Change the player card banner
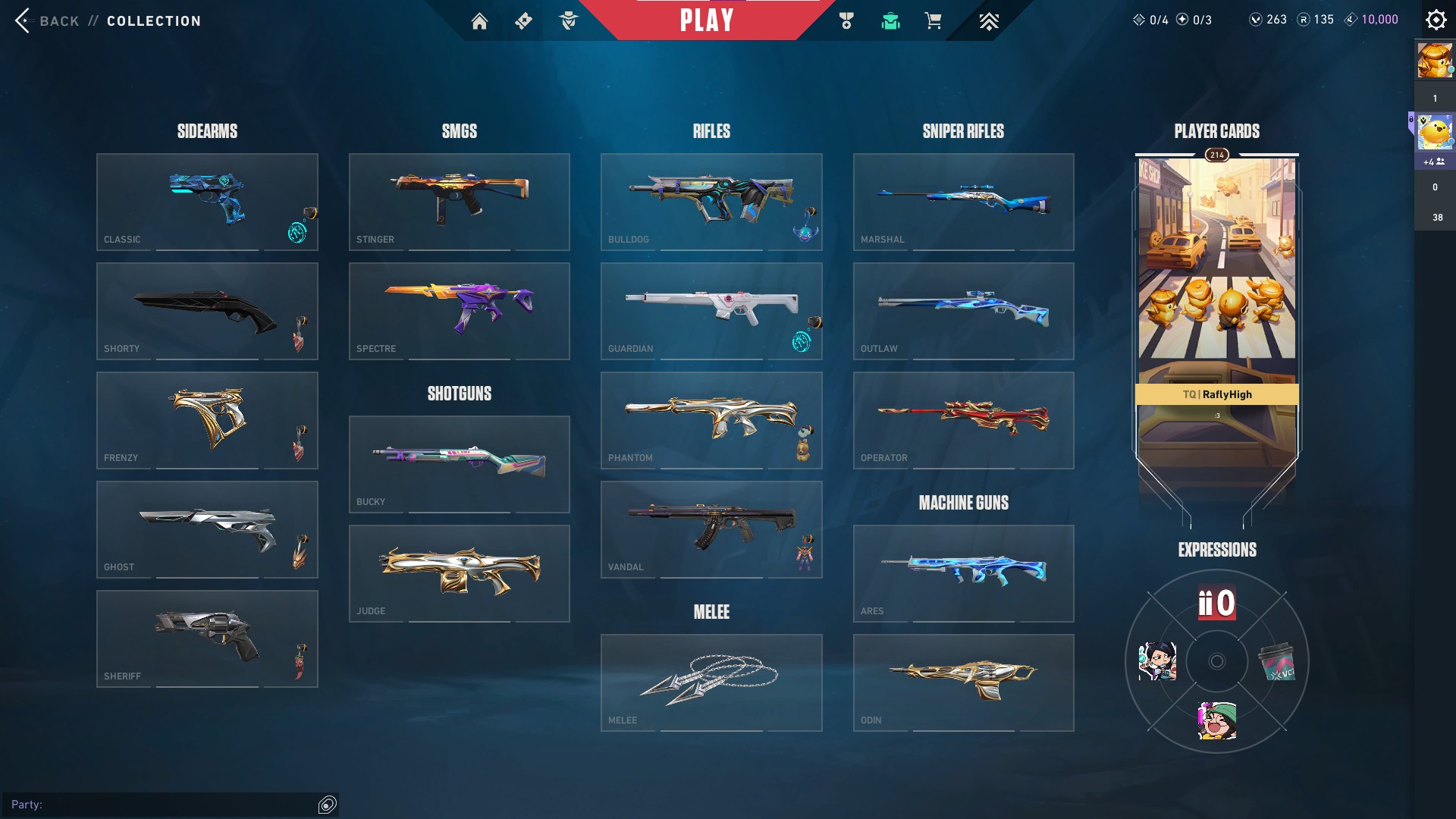Image resolution: width=1456 pixels, height=819 pixels. click(x=1216, y=303)
